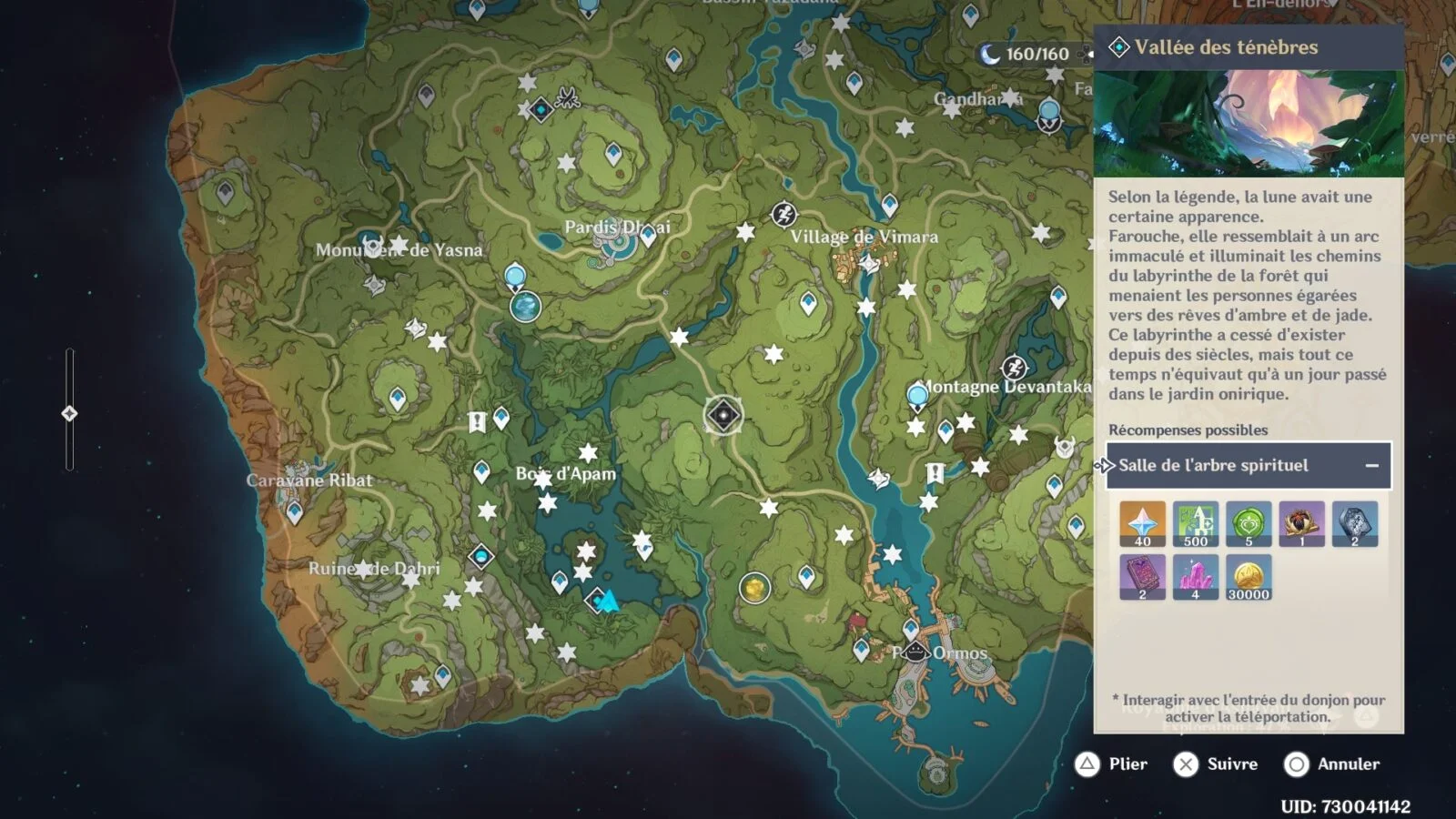The image size is (1456, 819).
Task: Open the Vallée des ténèbres domain preview image
Action: 1249,123
